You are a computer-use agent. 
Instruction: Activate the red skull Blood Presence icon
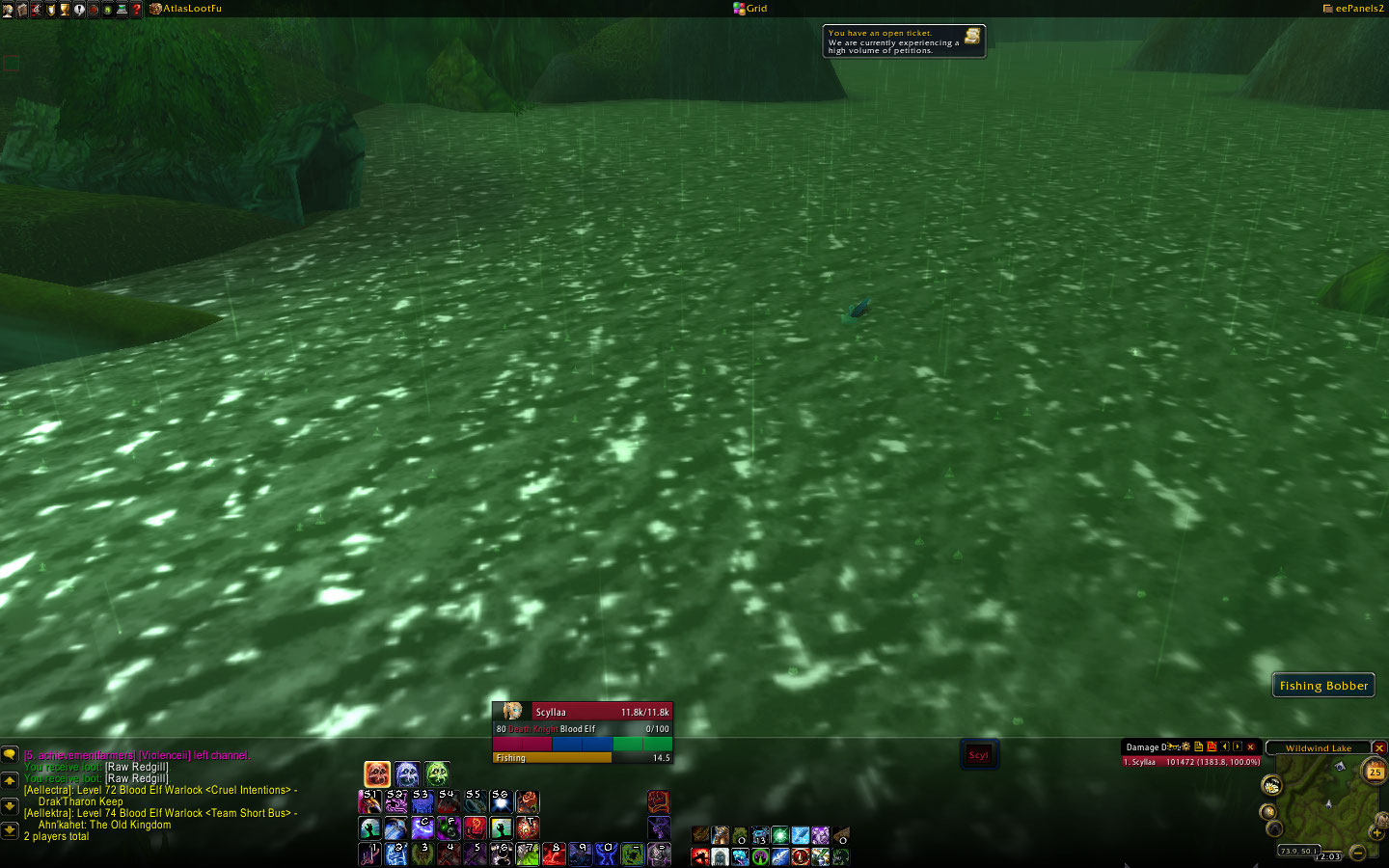click(x=377, y=773)
